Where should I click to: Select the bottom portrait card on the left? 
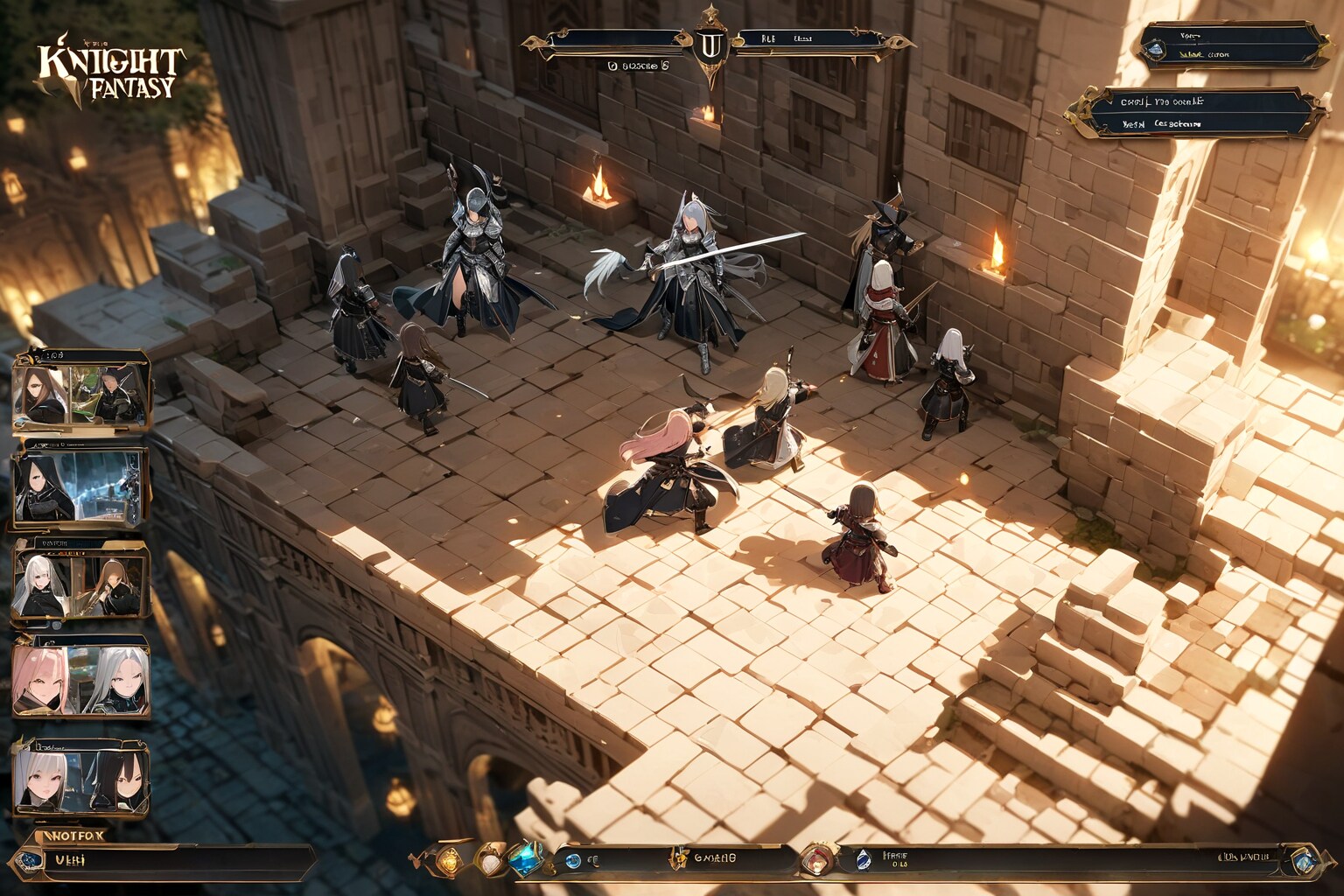[80, 780]
